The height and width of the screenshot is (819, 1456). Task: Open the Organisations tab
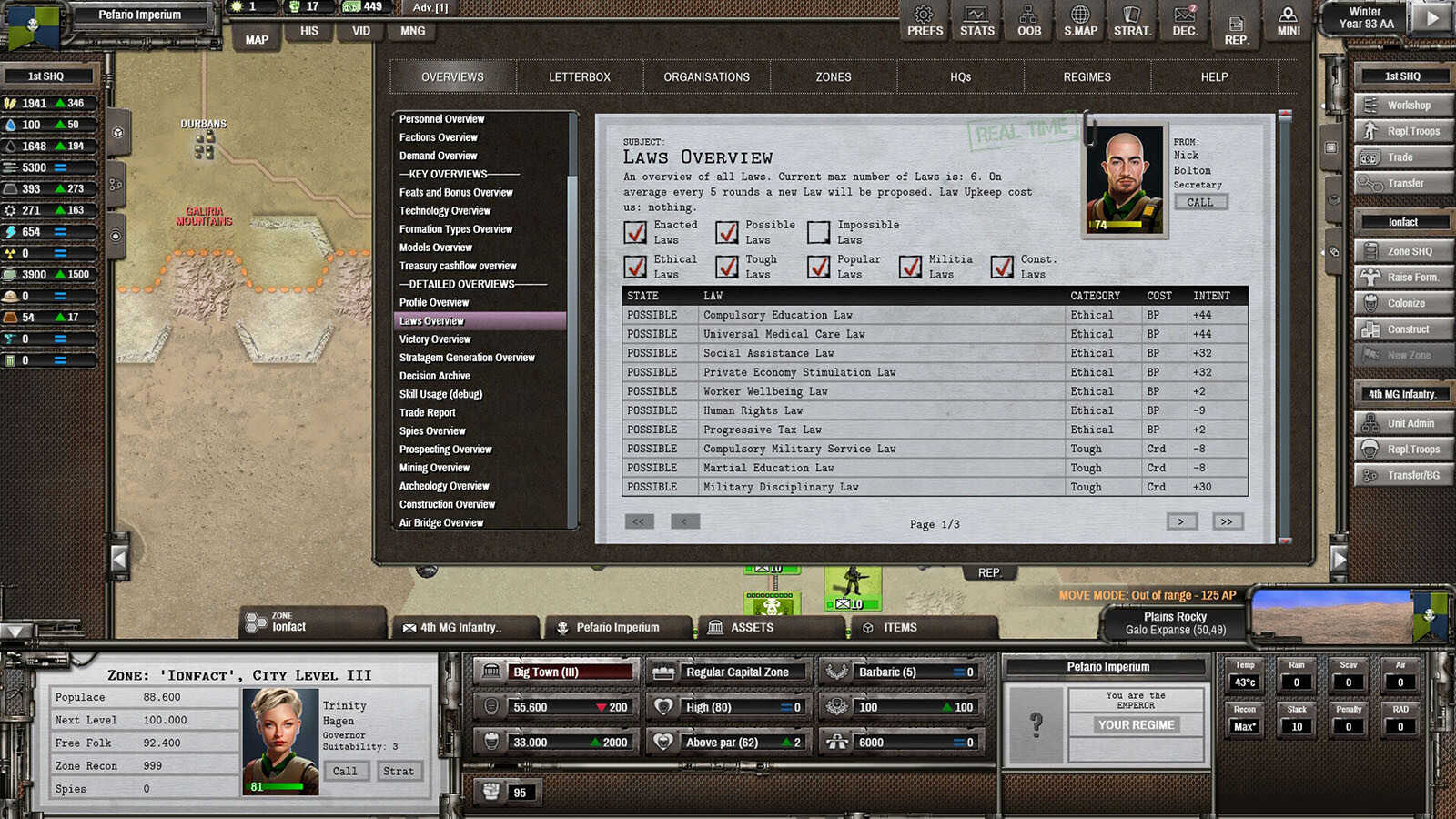(706, 77)
